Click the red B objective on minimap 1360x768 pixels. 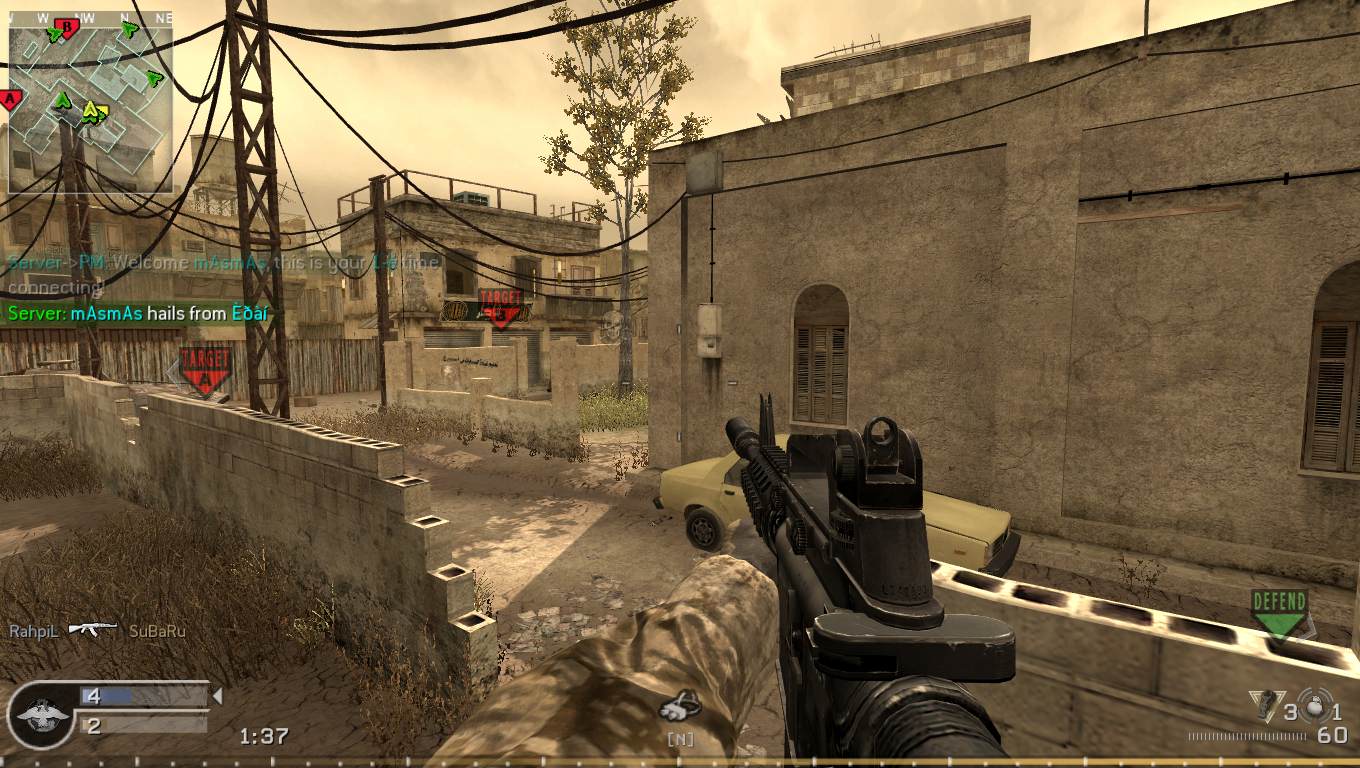tap(67, 27)
